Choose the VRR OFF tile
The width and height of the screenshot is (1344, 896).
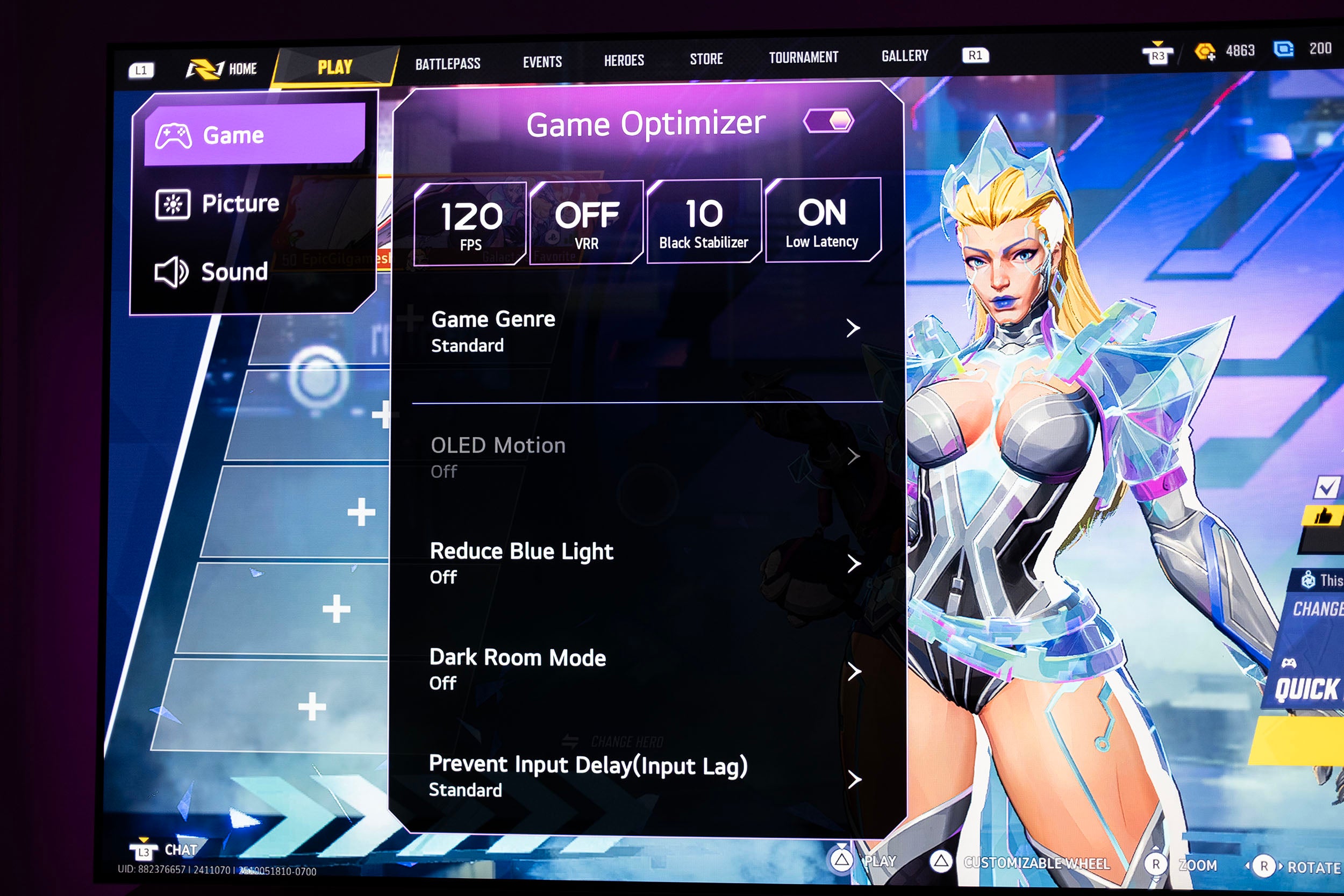pos(587,223)
